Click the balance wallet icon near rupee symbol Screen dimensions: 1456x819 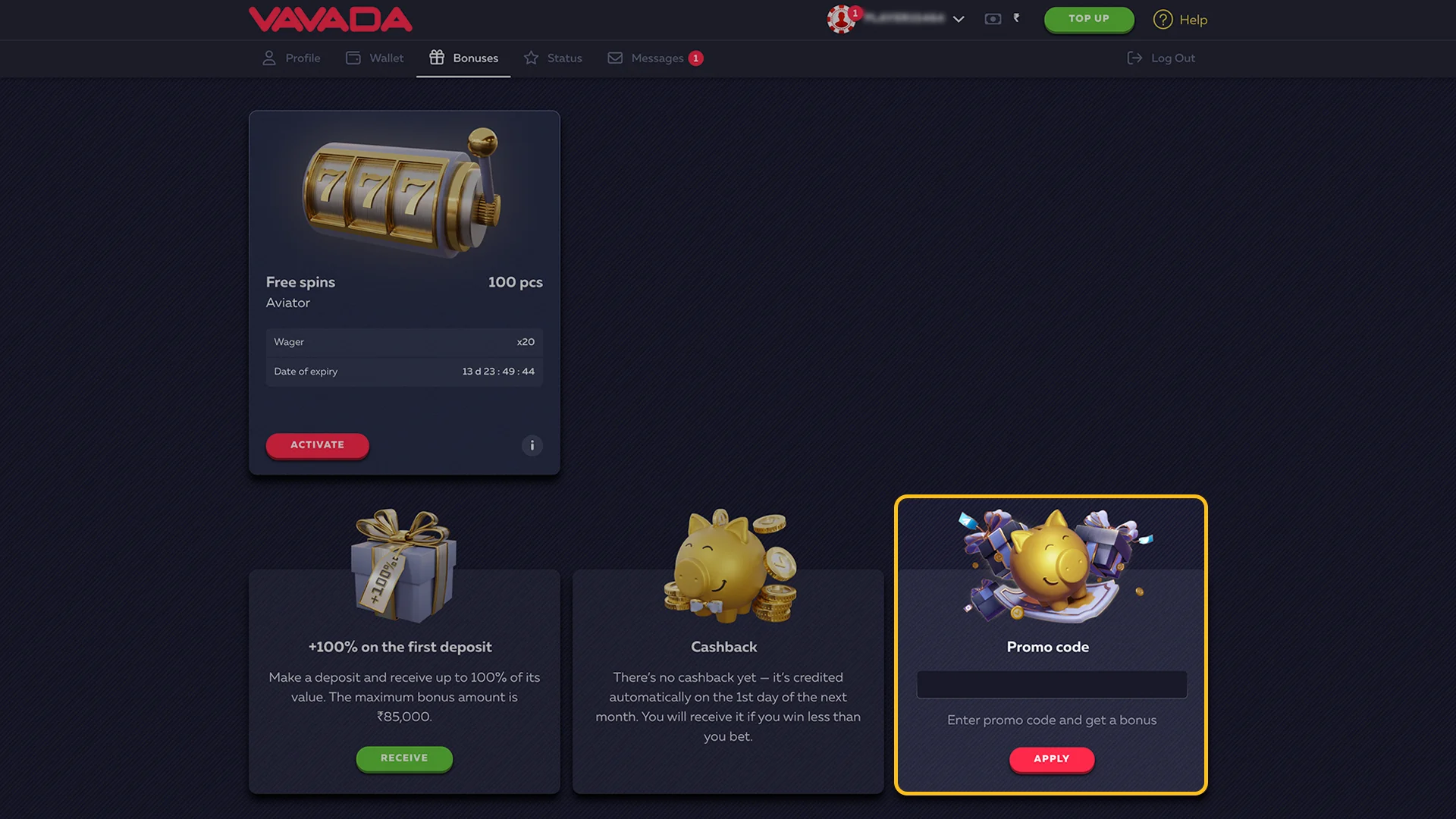pyautogui.click(x=993, y=19)
